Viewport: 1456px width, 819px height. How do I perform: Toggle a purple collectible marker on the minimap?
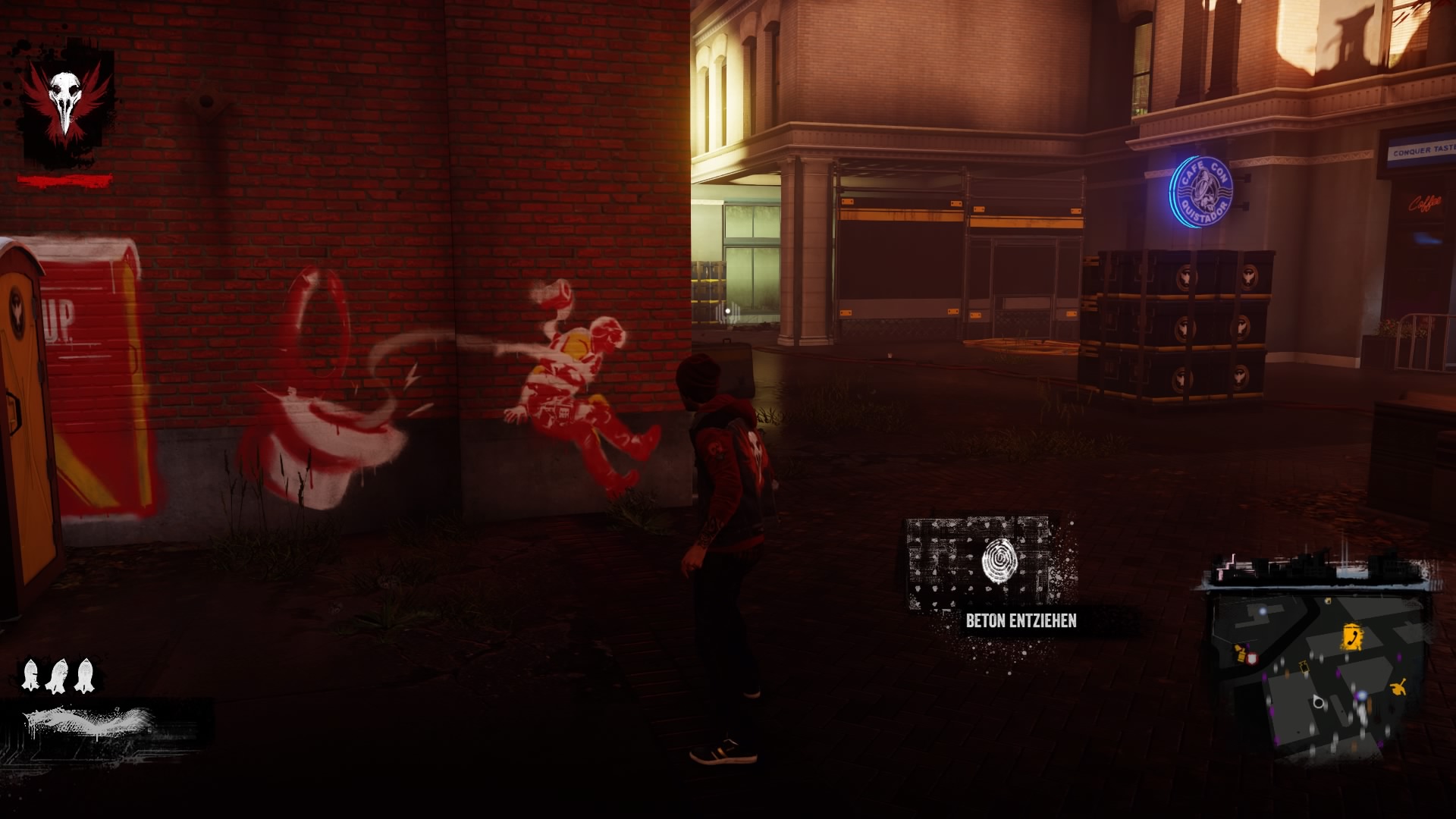[x=1399, y=656]
